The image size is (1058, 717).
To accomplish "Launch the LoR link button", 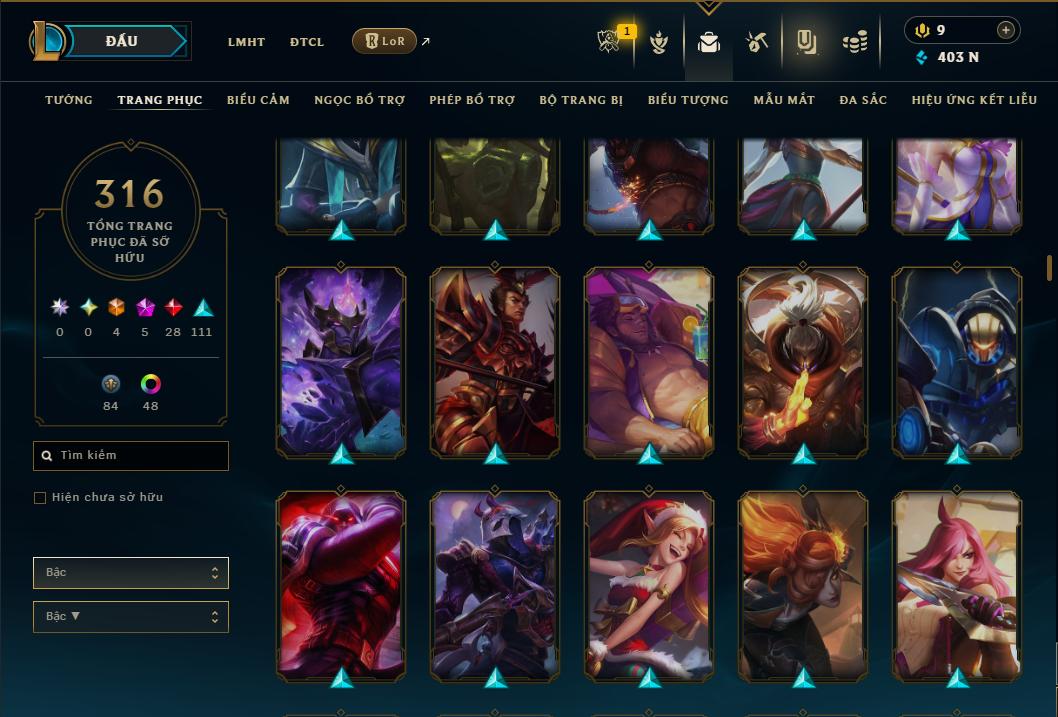I will pos(384,42).
